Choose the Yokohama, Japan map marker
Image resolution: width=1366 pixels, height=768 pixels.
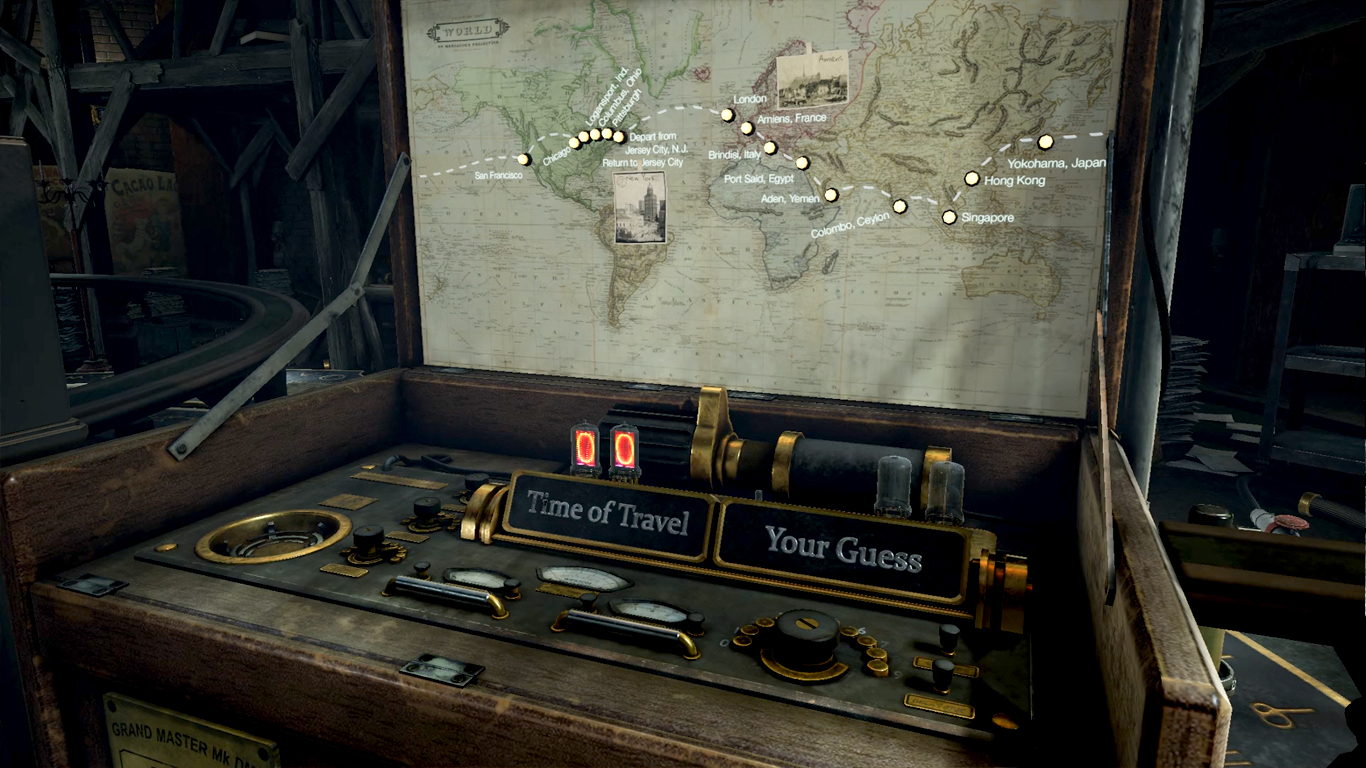[x=1045, y=142]
